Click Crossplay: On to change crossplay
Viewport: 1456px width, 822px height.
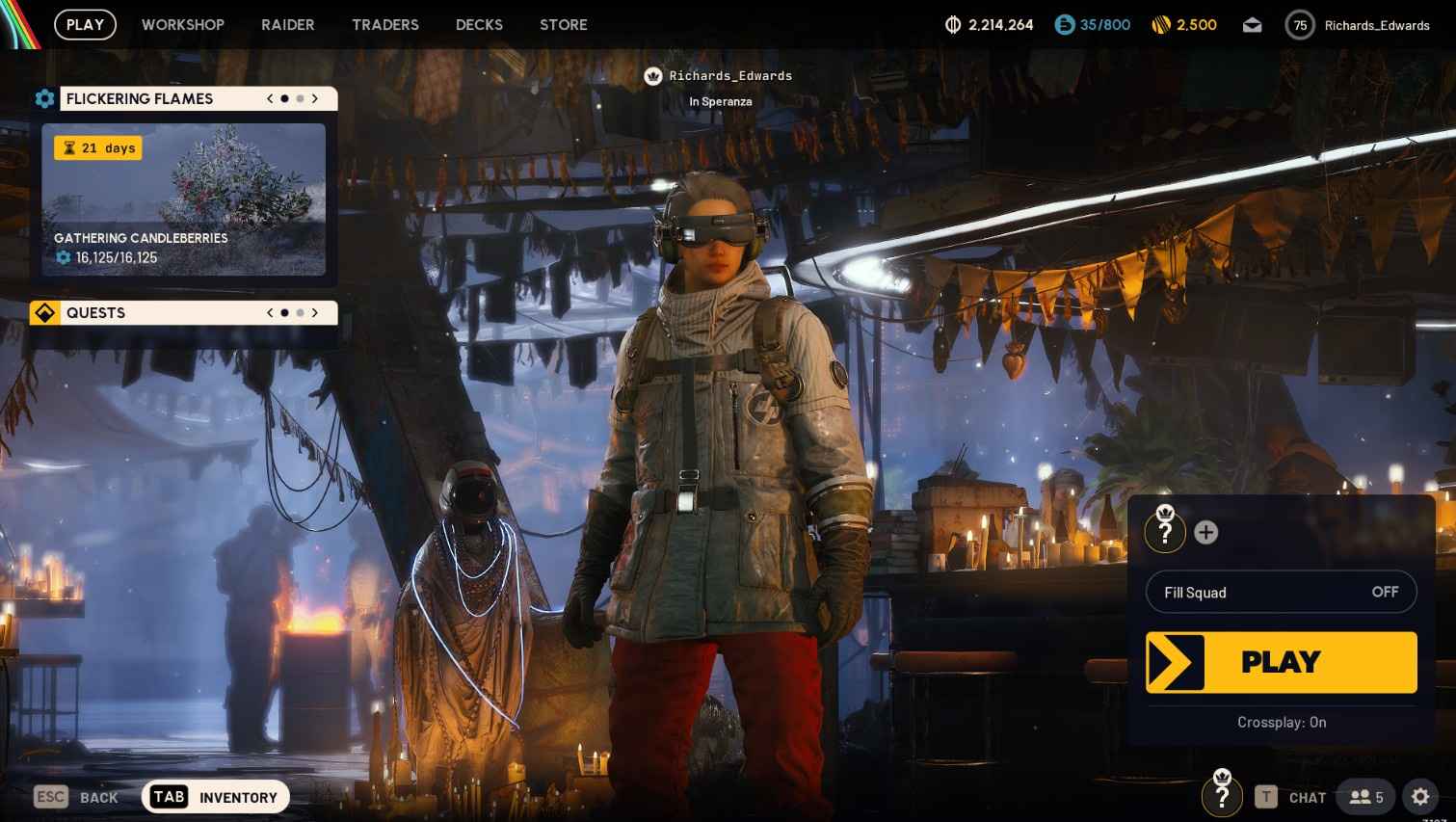click(x=1281, y=722)
